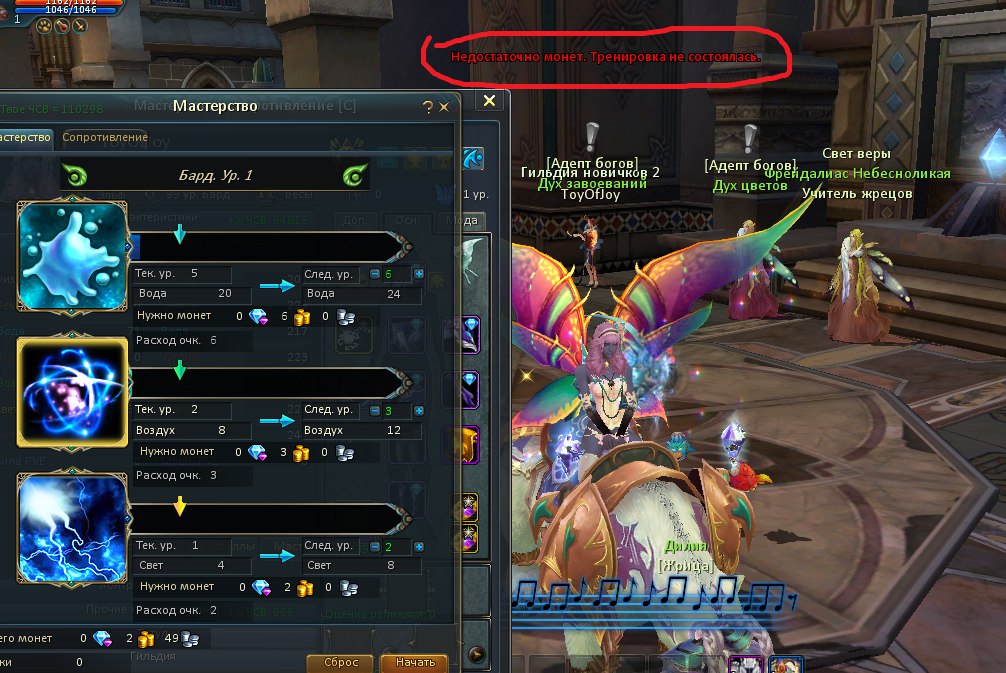Image resolution: width=1006 pixels, height=673 pixels.
Task: Close the character window behind Мастерство
Action: 489,101
